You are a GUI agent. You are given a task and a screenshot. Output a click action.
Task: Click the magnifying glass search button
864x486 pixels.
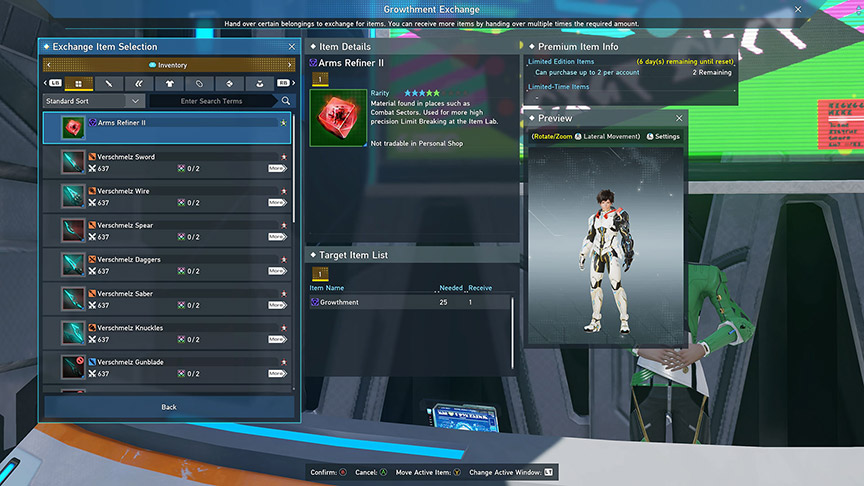tap(286, 101)
